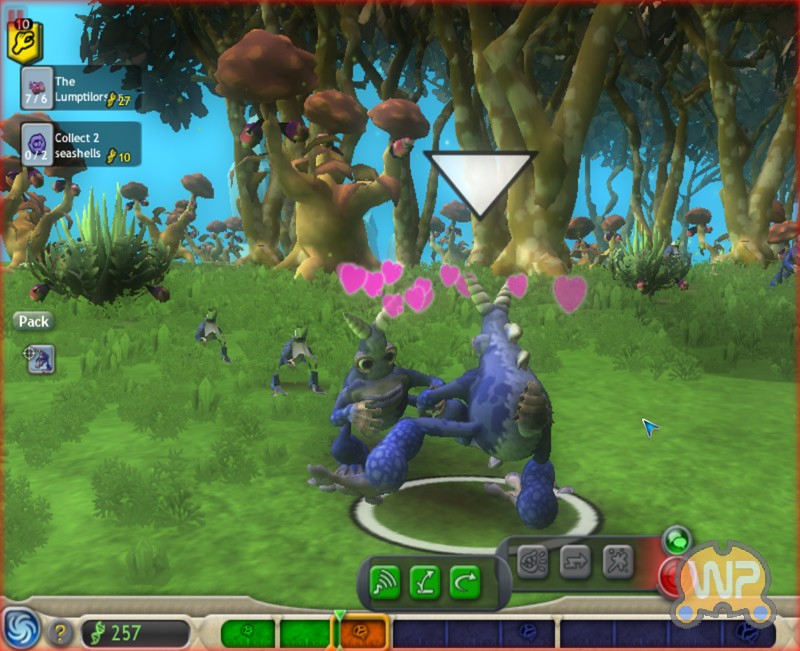Screen dimensions: 800x651
Task: Click the orange brain progress segment
Action: pyautogui.click(x=363, y=633)
